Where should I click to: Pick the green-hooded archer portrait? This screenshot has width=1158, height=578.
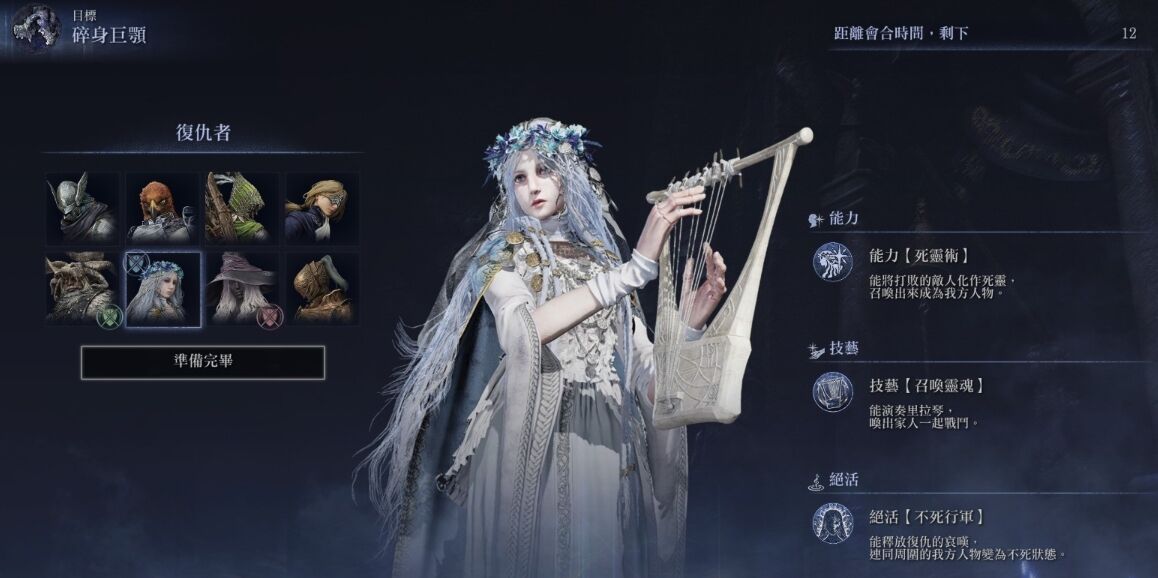coord(242,208)
